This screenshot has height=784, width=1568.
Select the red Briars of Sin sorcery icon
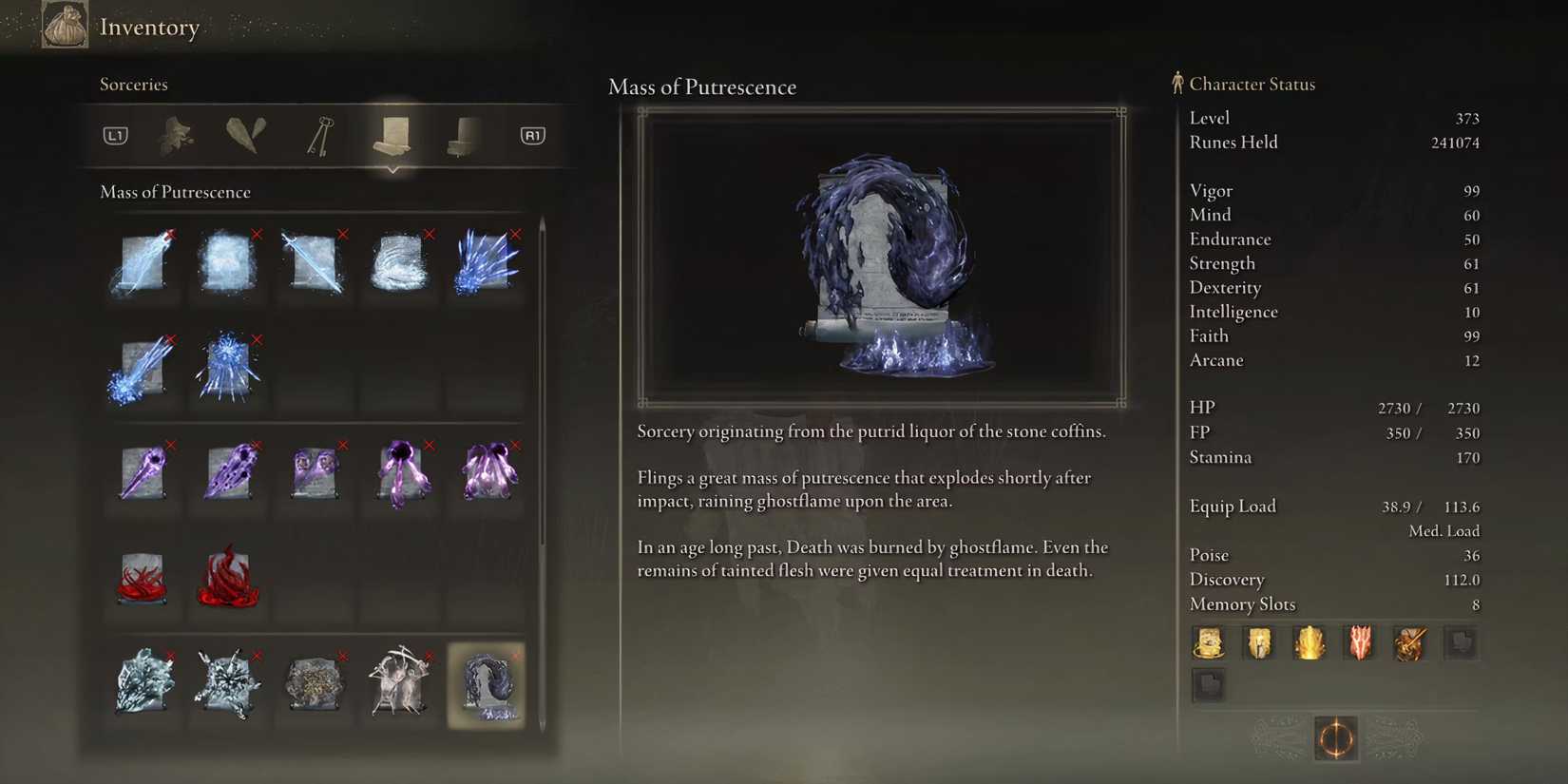point(143,578)
